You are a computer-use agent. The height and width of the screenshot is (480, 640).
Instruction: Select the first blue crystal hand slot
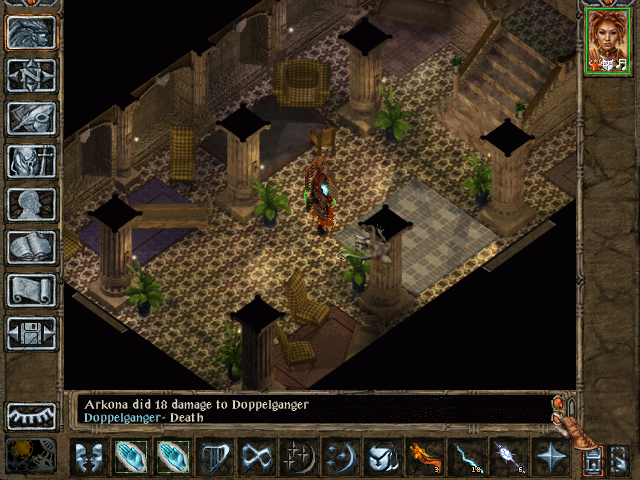[132, 457]
